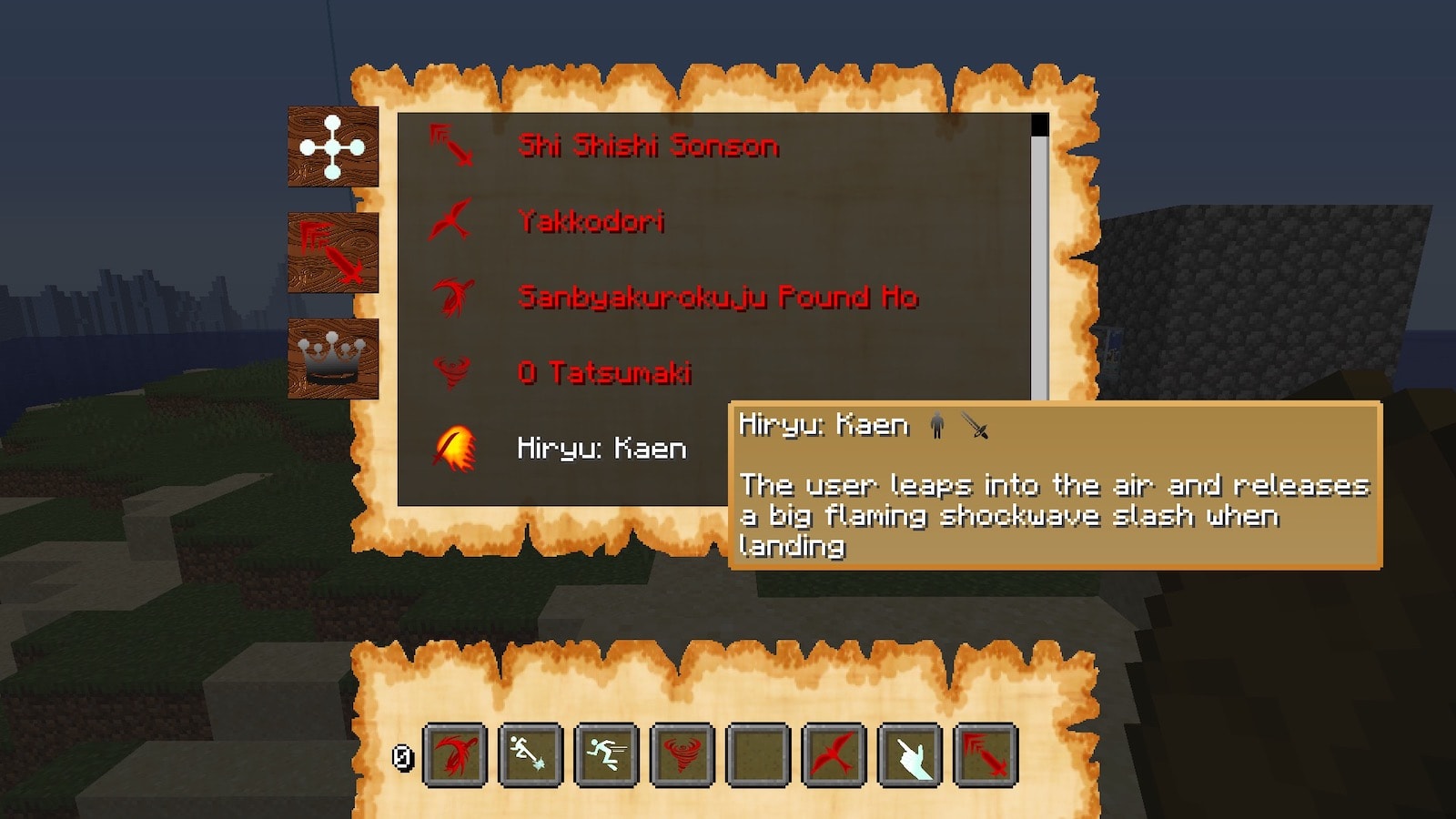This screenshot has height=819, width=1456.
Task: Click the red tornado hotbar slot
Action: point(682,754)
